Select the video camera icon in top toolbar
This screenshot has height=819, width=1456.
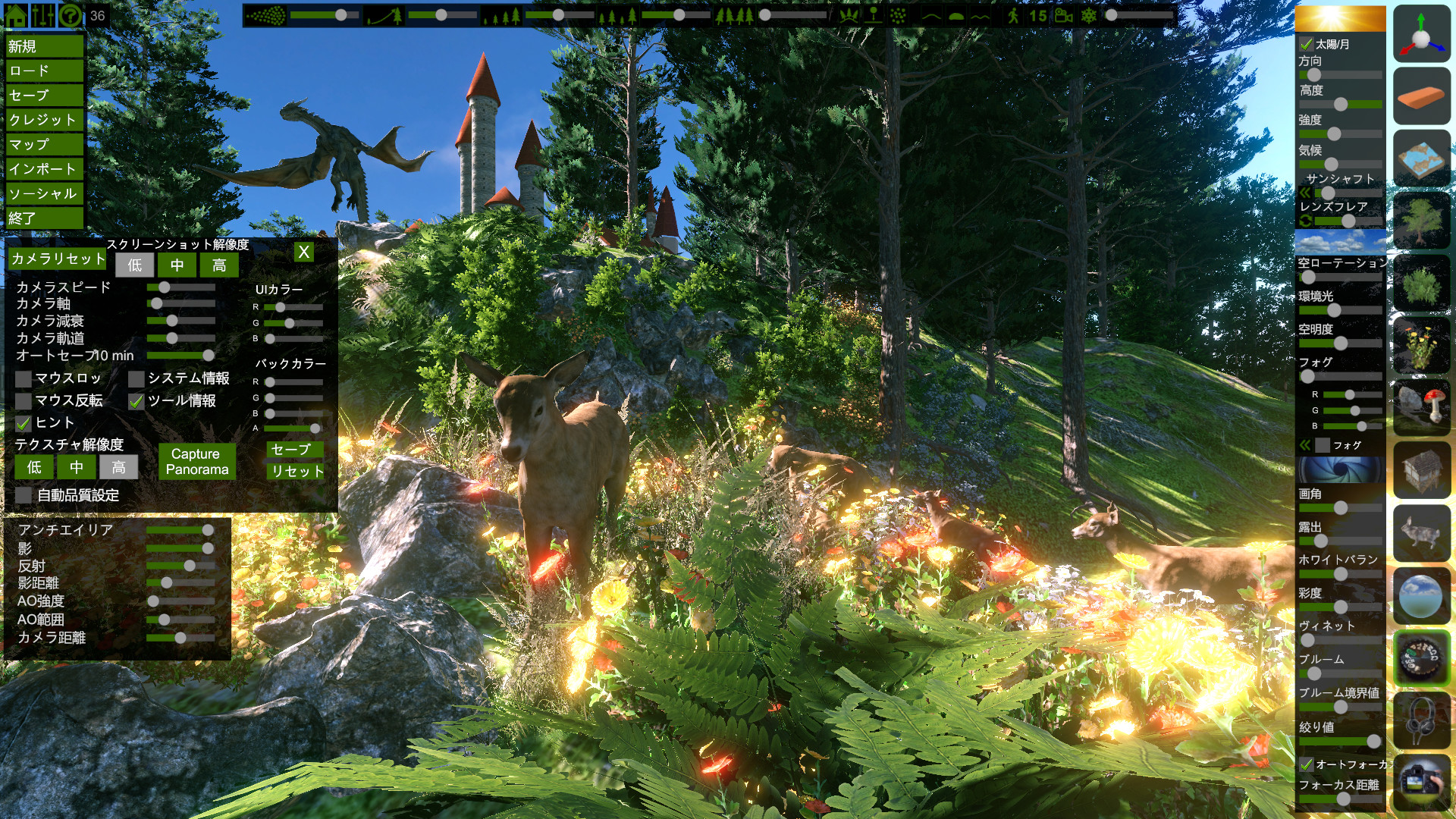(1064, 14)
